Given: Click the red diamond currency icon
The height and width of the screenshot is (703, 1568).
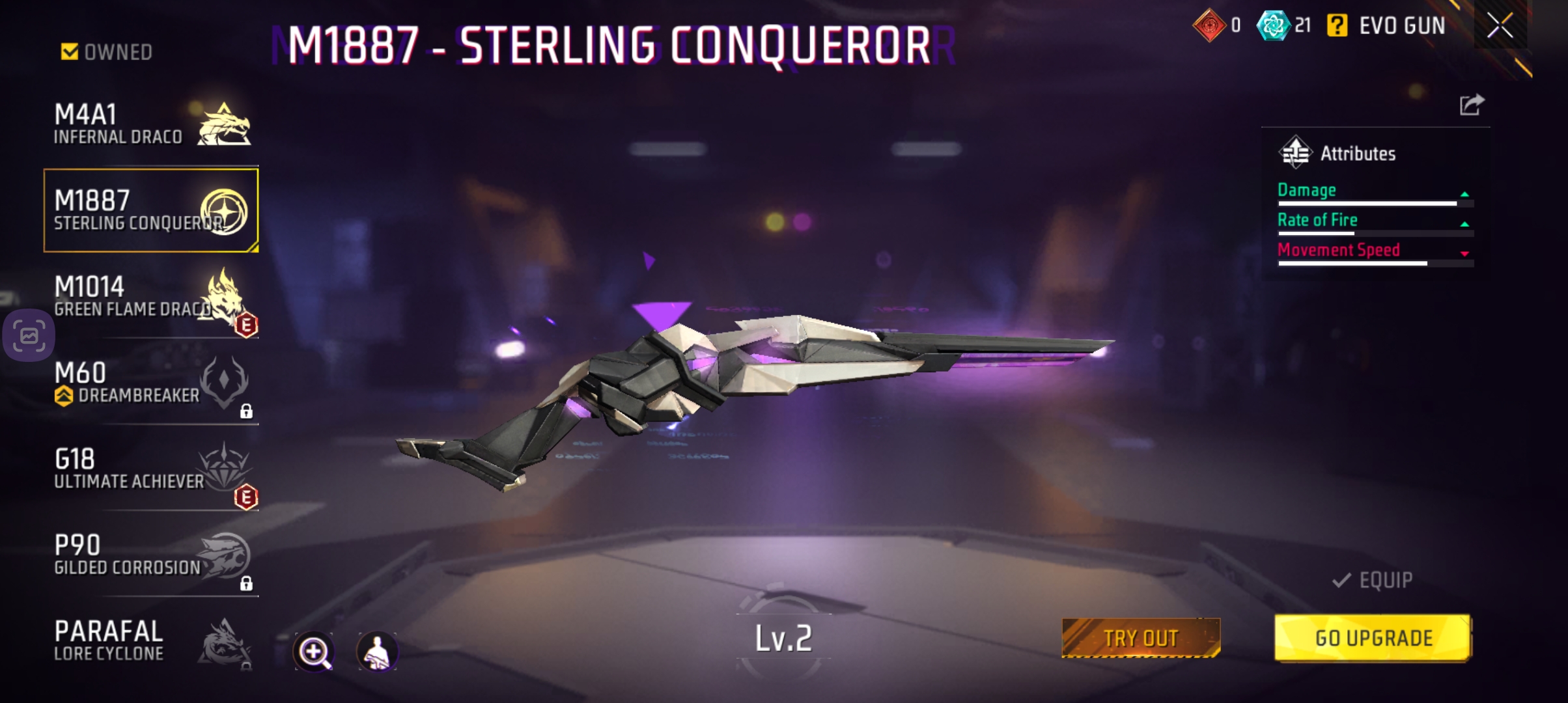Looking at the screenshot, I should 1209,26.
